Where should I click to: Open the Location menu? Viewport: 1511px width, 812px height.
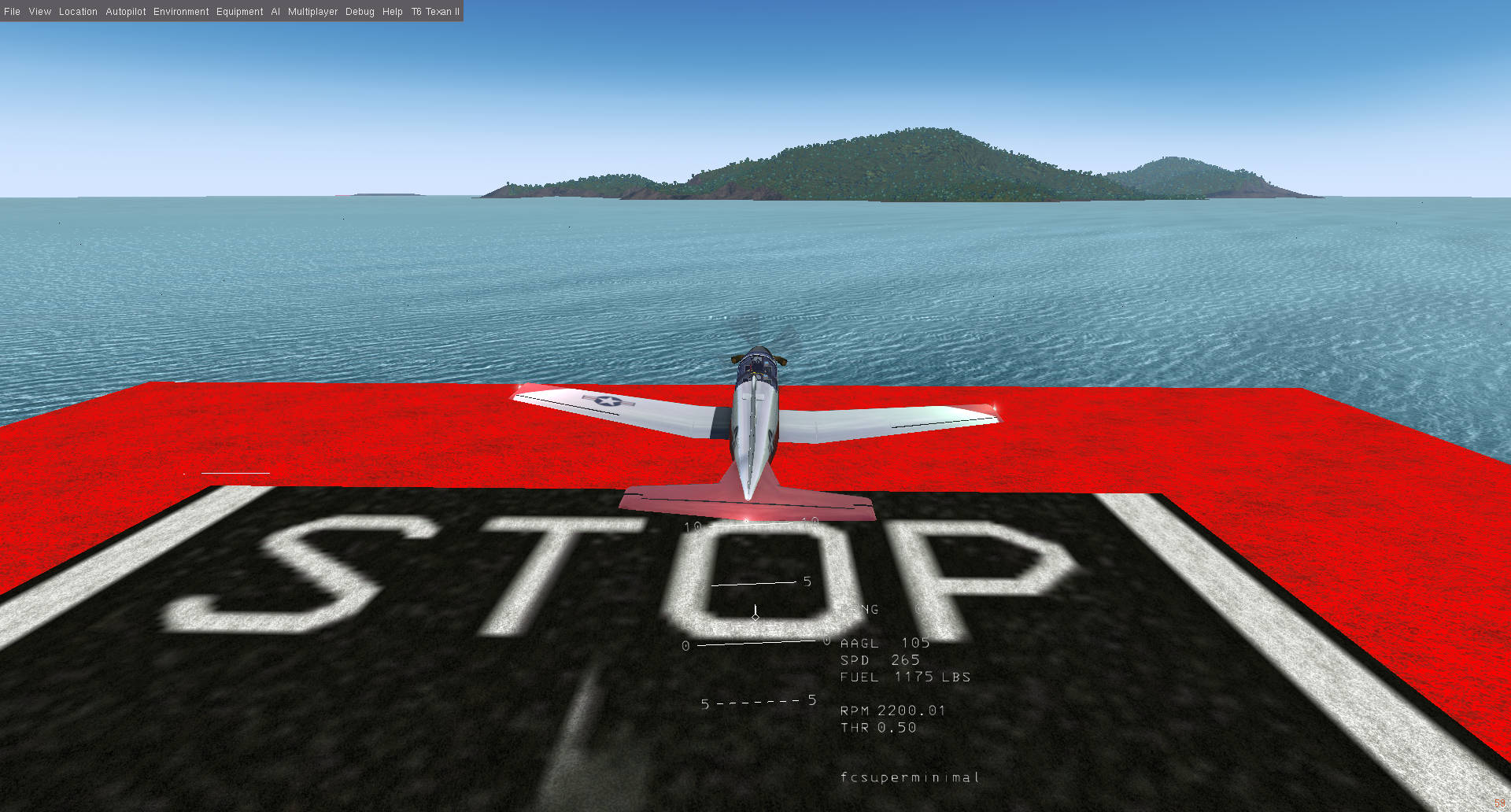click(x=78, y=11)
